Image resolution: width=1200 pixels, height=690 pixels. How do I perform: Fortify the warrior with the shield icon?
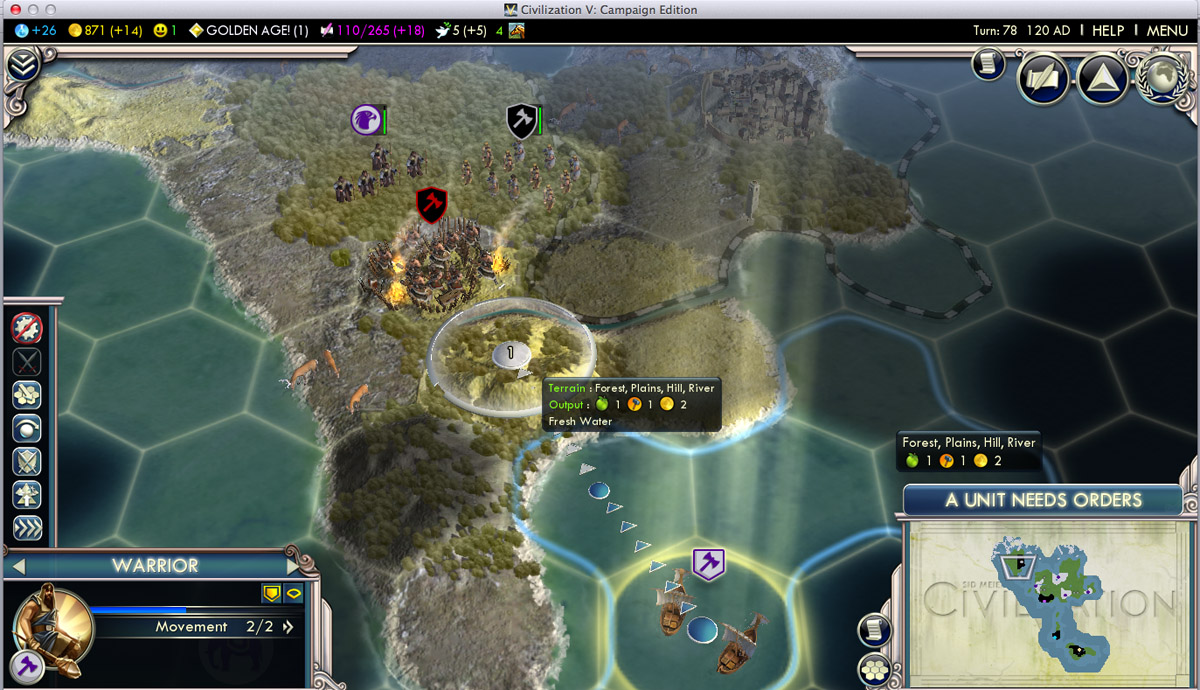(x=27, y=461)
